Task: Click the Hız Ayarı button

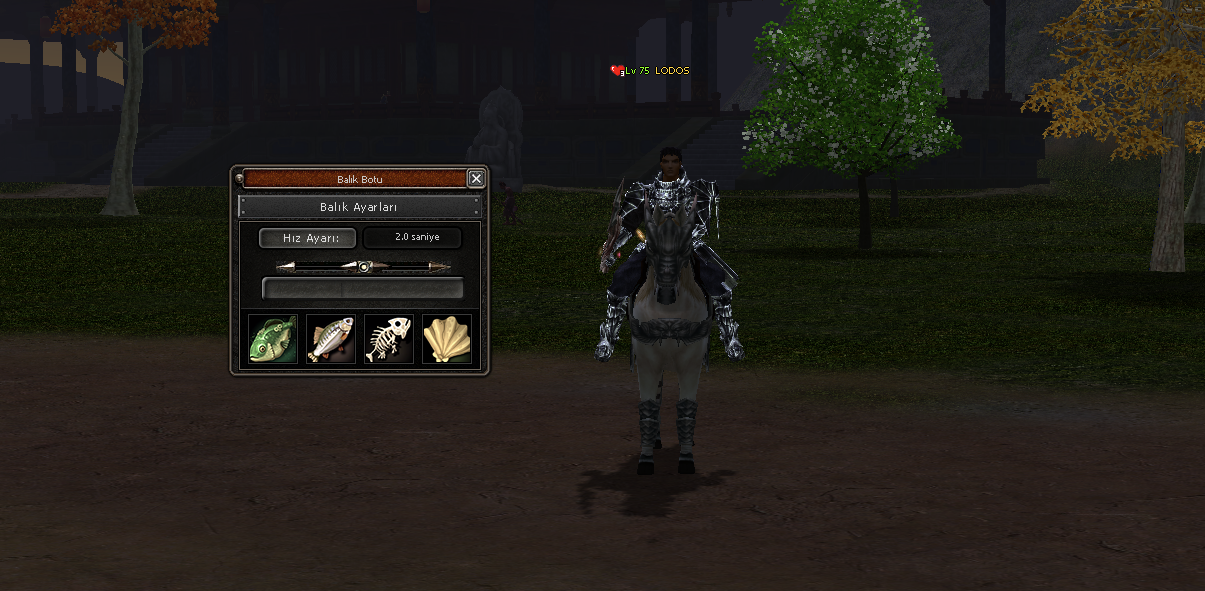Action: (307, 238)
